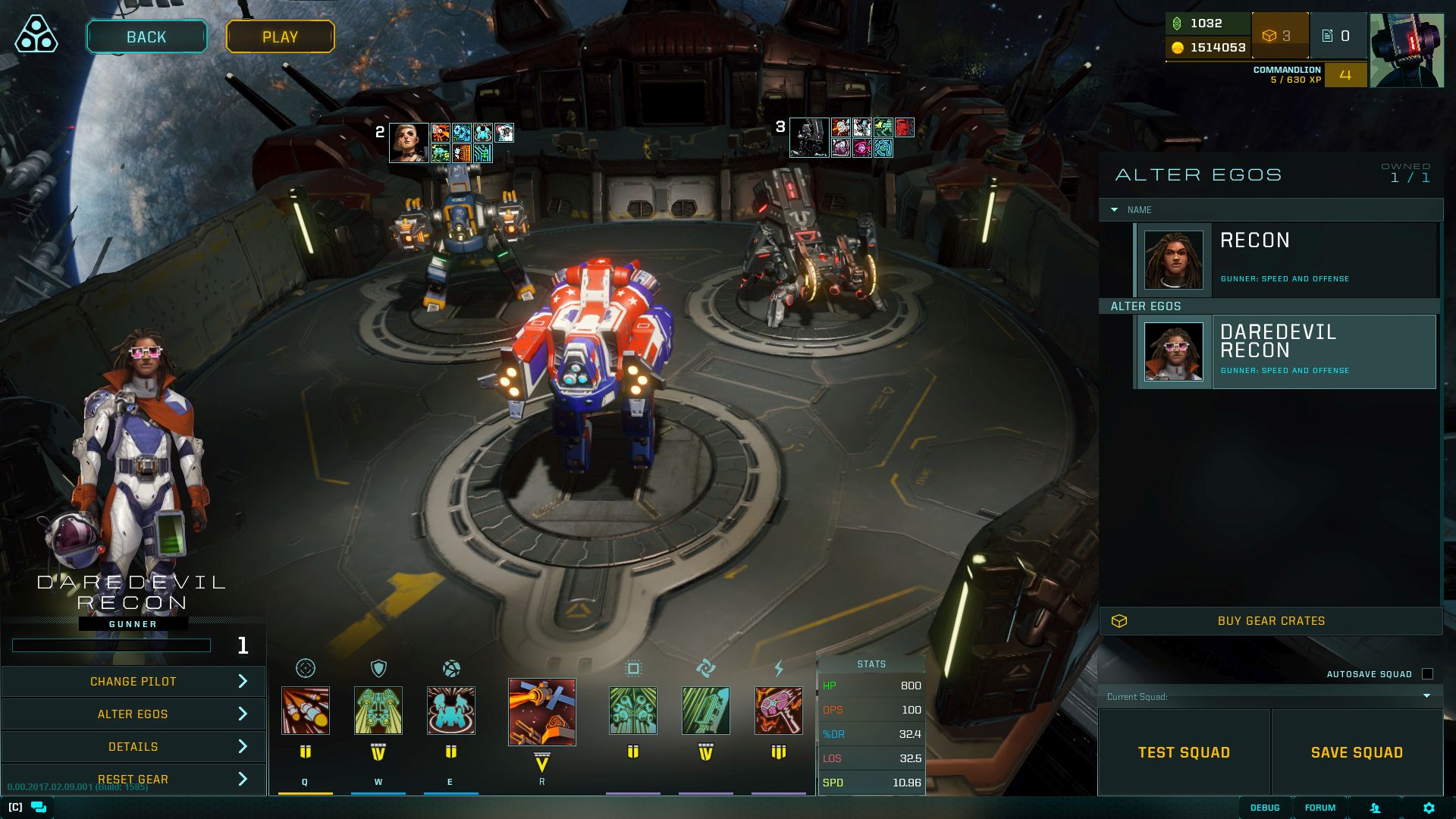1456x819 pixels.
Task: Open the Debug panel
Action: click(x=1264, y=808)
